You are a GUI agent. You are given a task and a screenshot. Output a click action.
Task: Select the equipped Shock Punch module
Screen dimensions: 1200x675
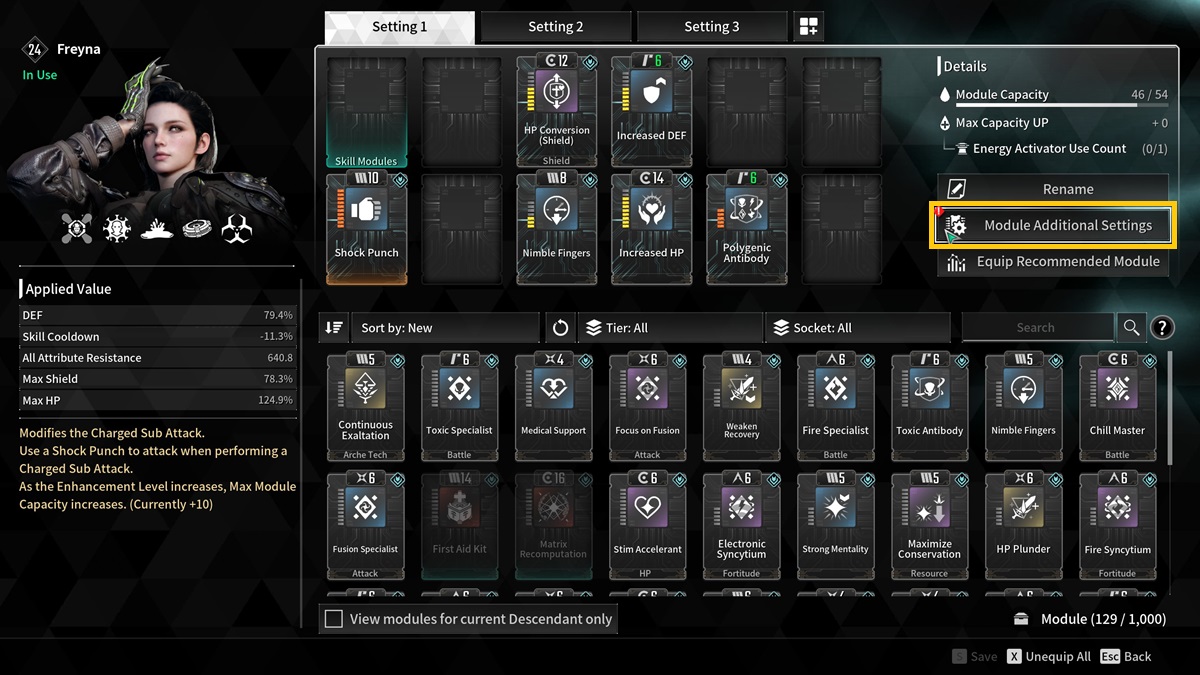[366, 227]
